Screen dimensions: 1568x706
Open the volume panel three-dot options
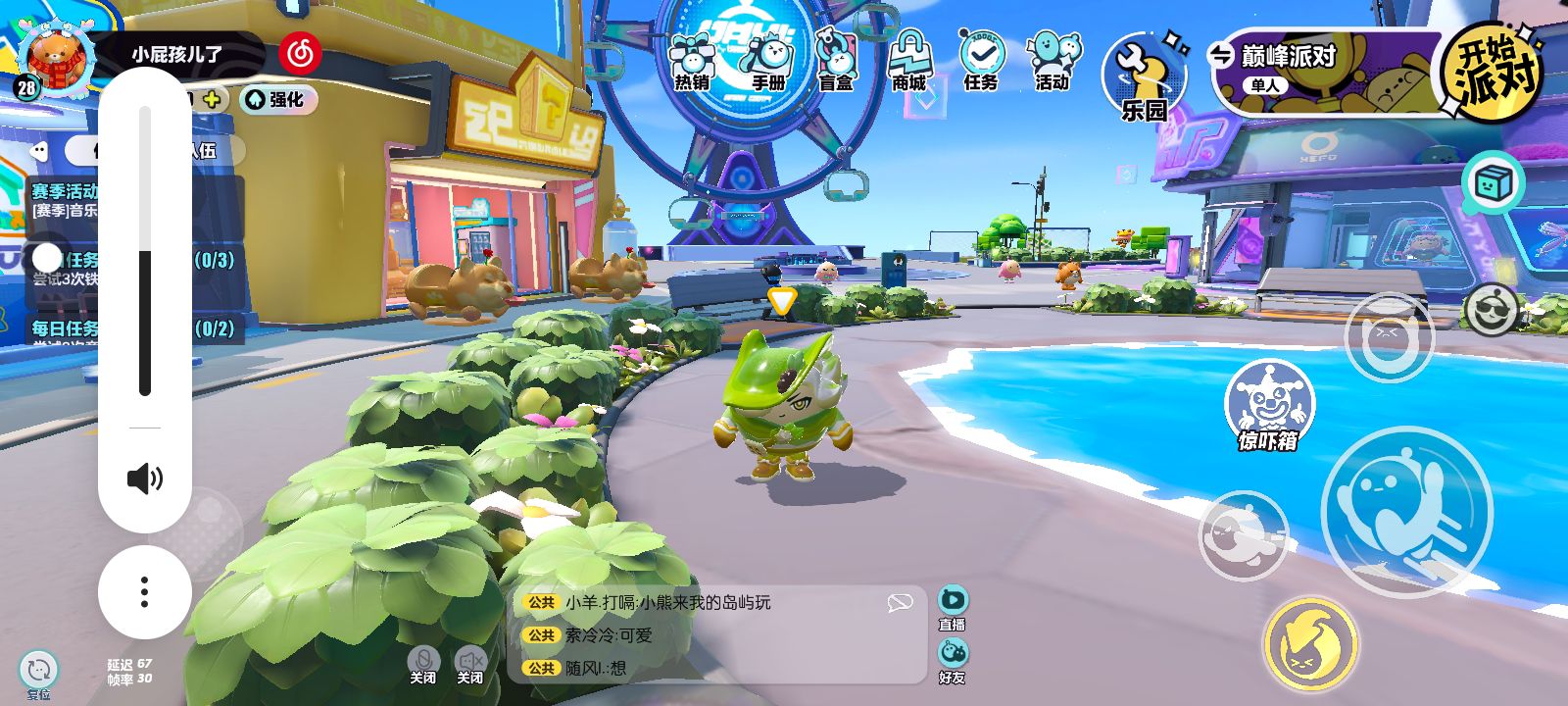[x=145, y=592]
